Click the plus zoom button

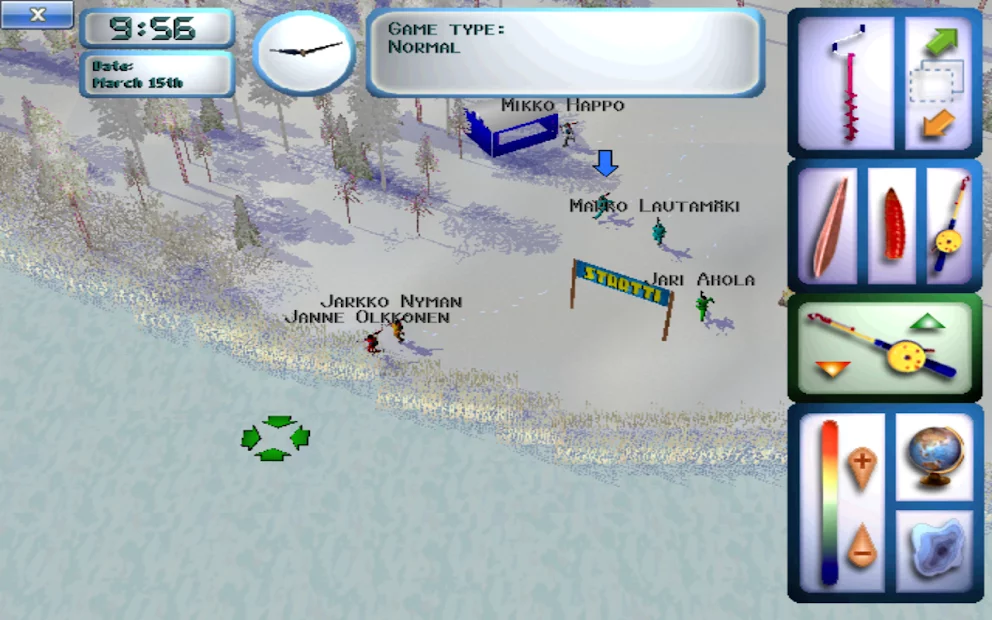[x=861, y=465]
